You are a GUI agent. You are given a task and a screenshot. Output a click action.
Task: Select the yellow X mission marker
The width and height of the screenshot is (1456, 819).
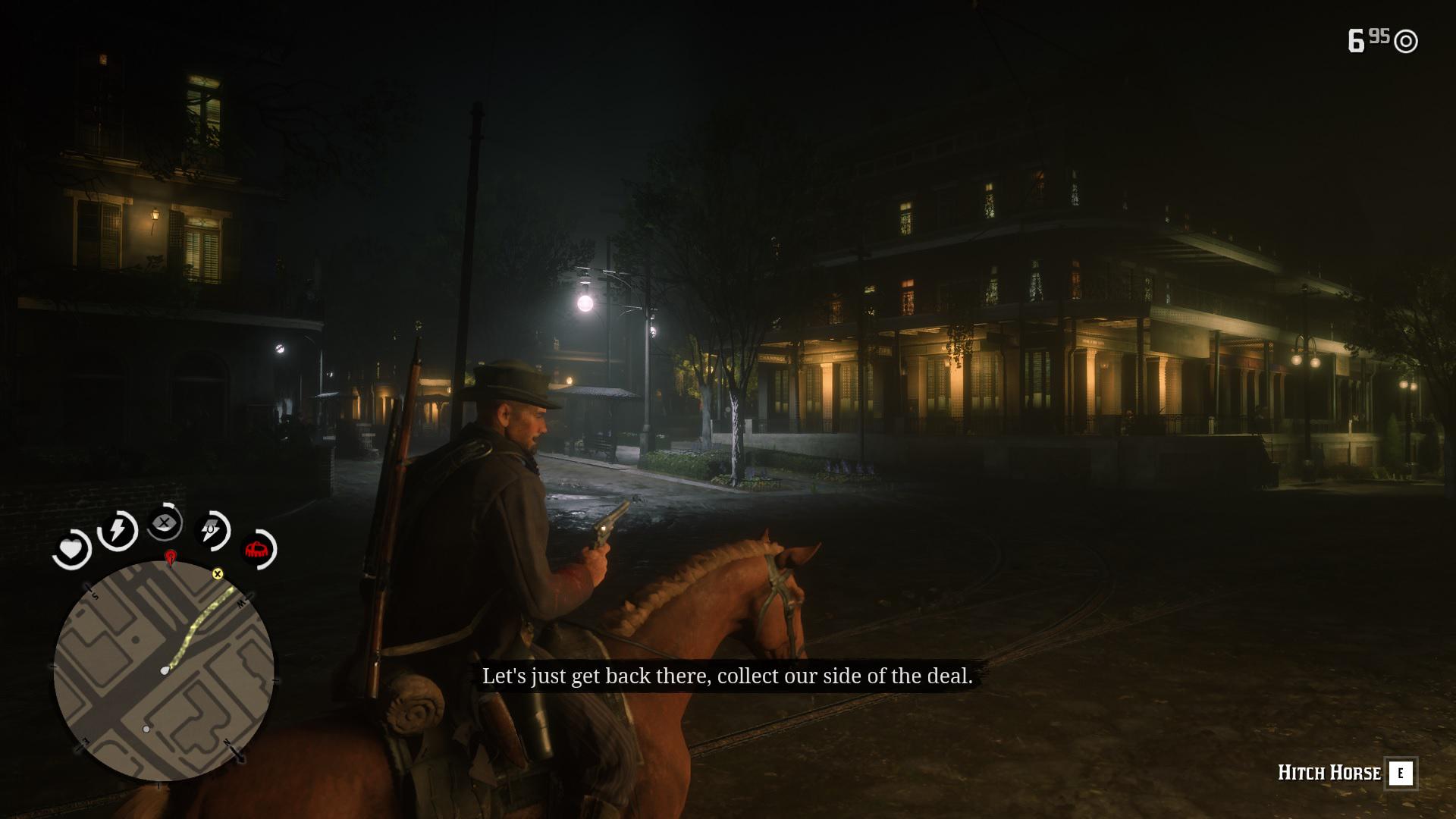pyautogui.click(x=218, y=574)
